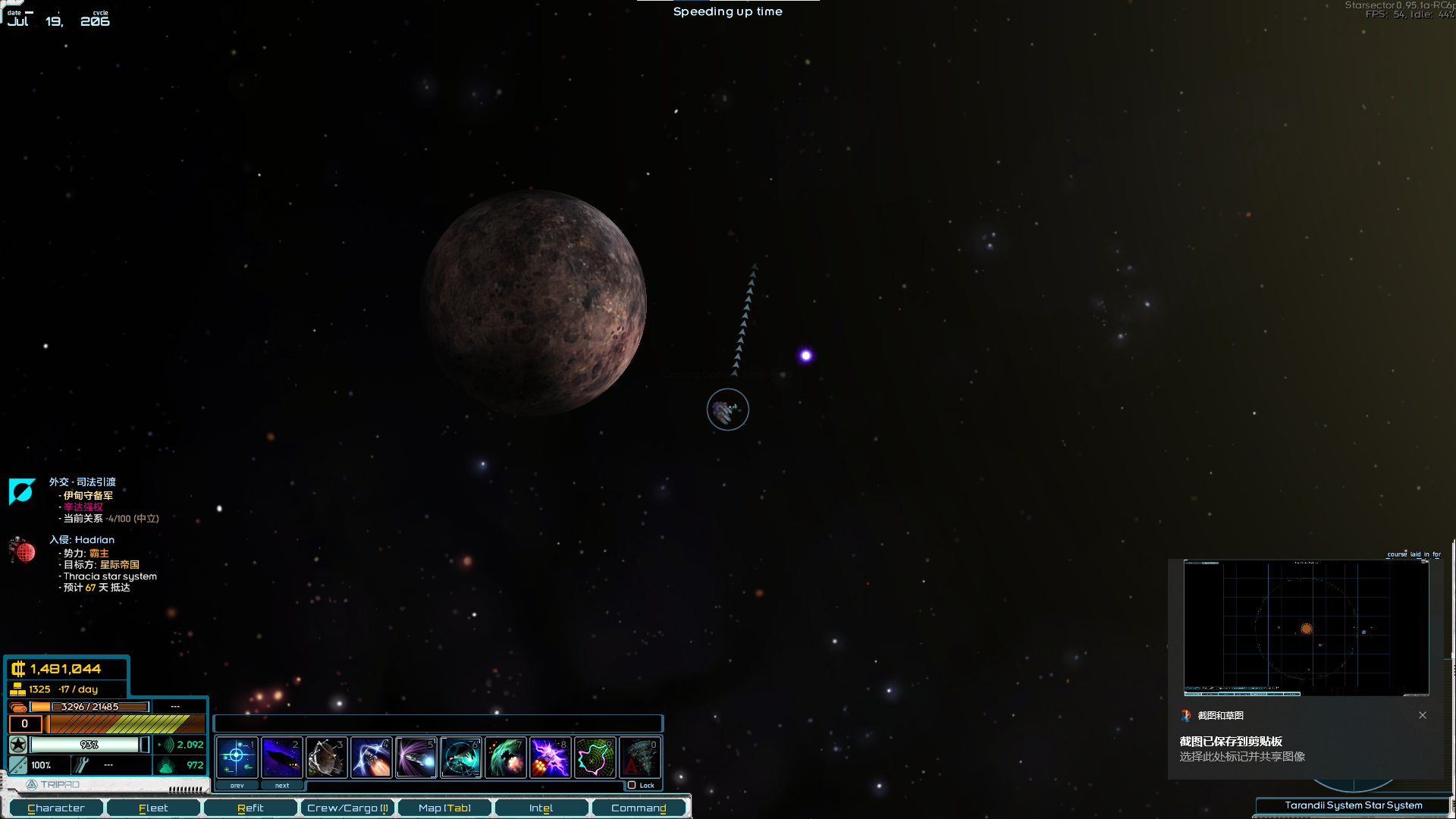The height and width of the screenshot is (819, 1456).
Task: Open the Crew/Cargo screen
Action: point(347,808)
